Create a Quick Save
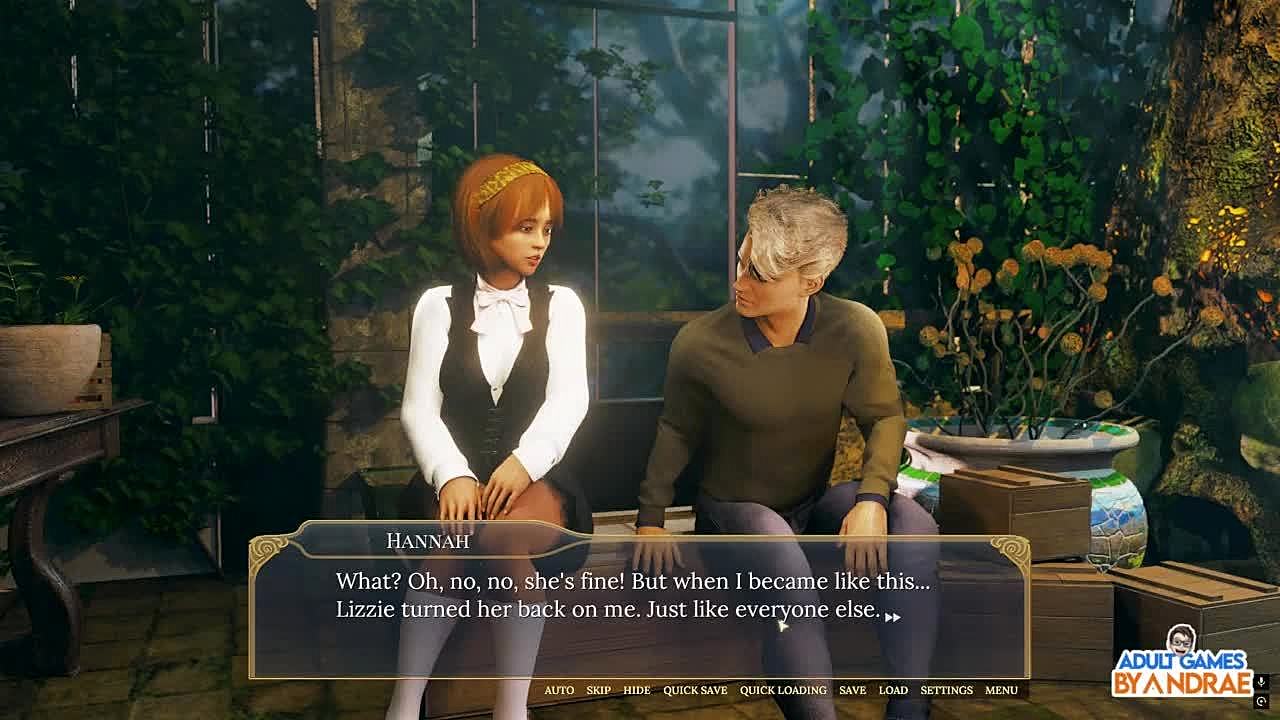 pos(695,690)
